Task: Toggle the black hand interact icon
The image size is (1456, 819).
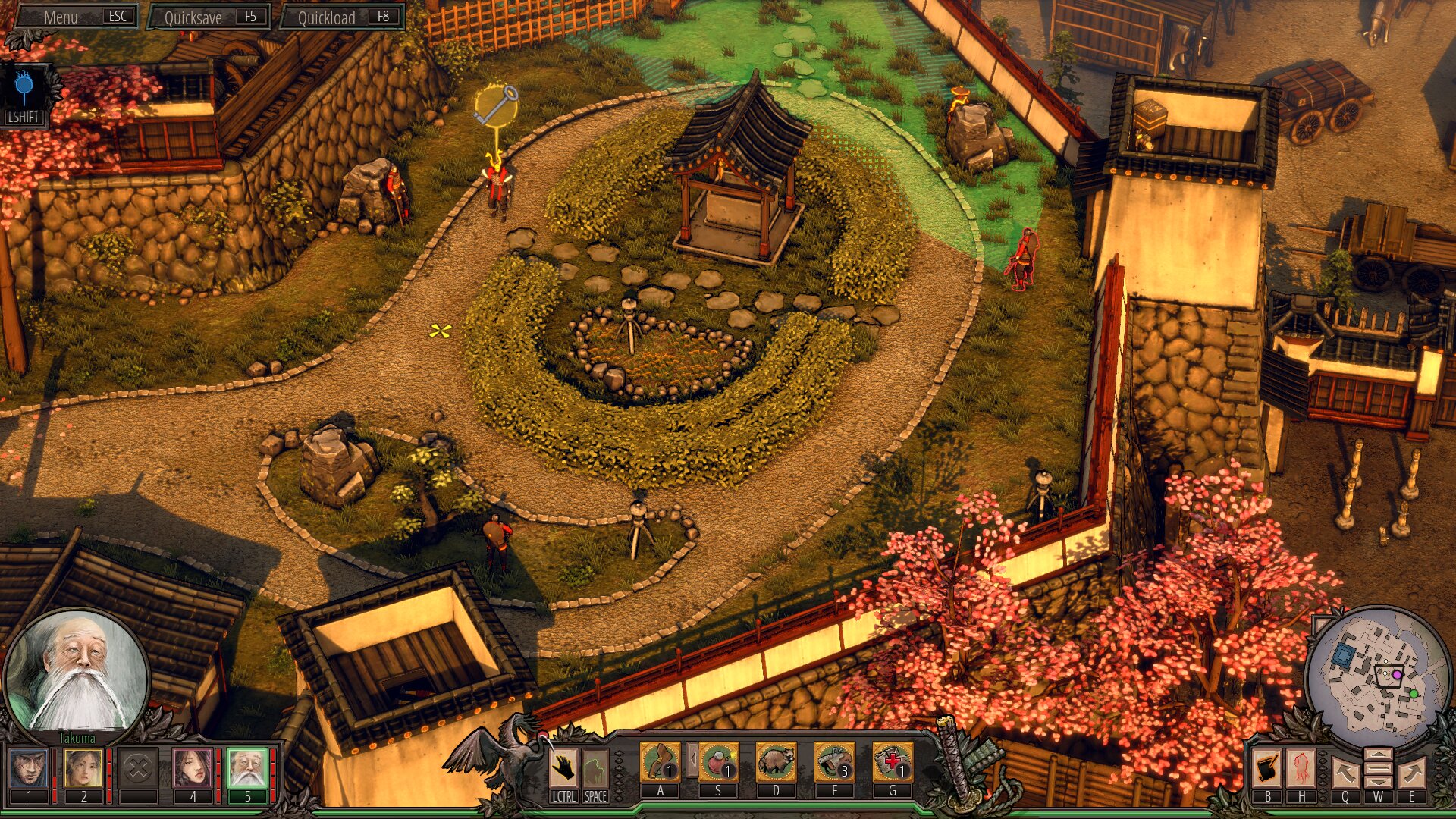Action: 563,769
